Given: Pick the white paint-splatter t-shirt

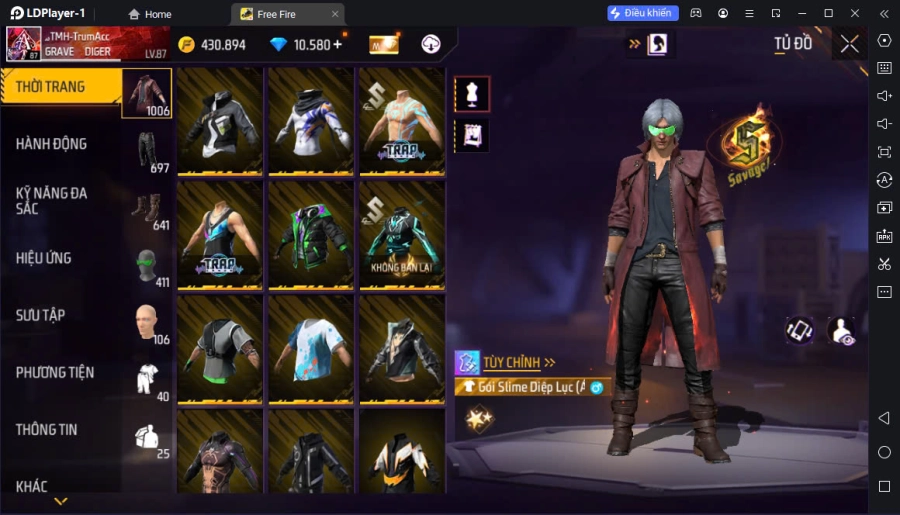Looking at the screenshot, I should tap(310, 349).
